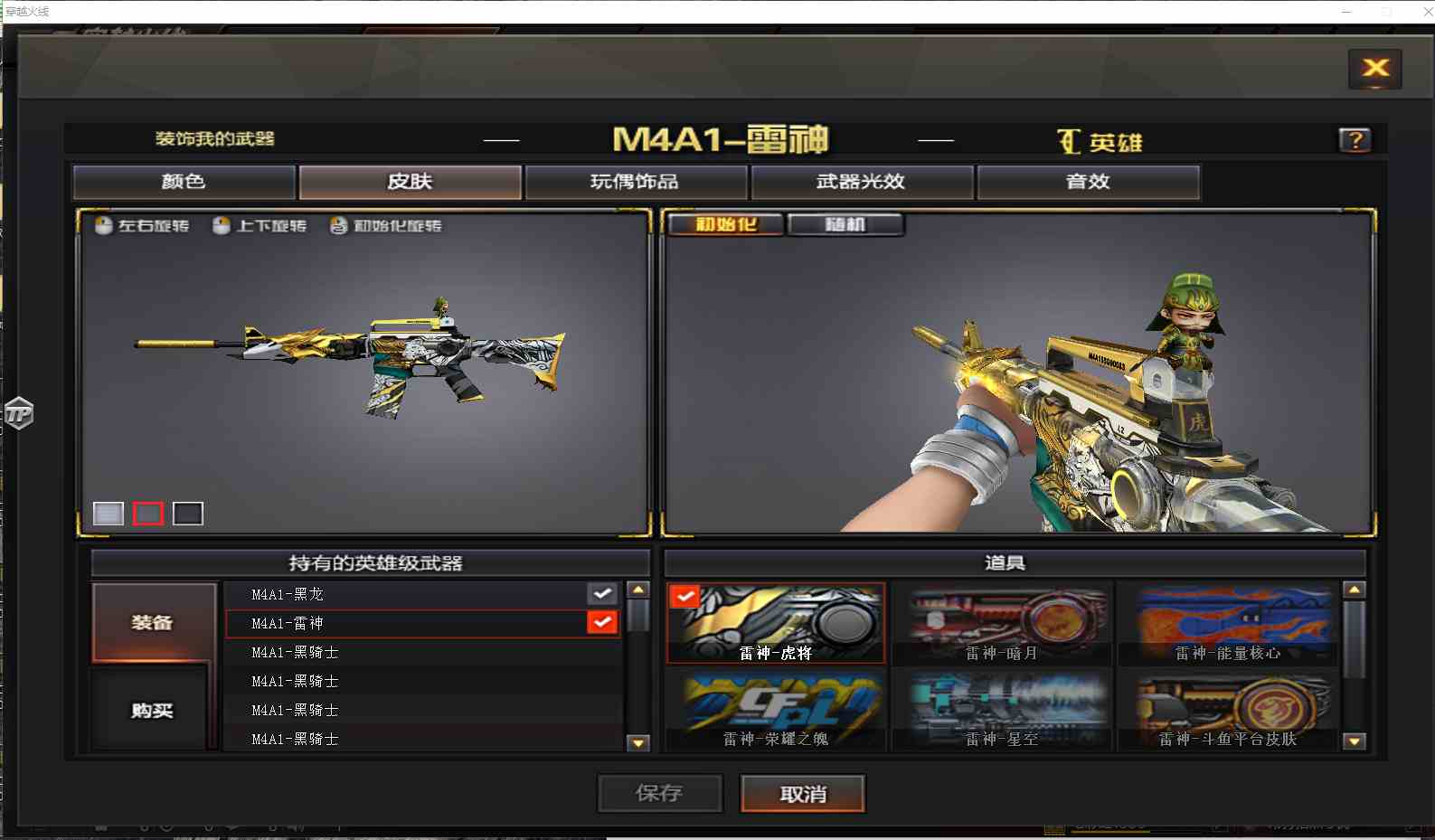
Task: Choose the 雷神-虎将 skin thumbnail
Action: pos(776,624)
